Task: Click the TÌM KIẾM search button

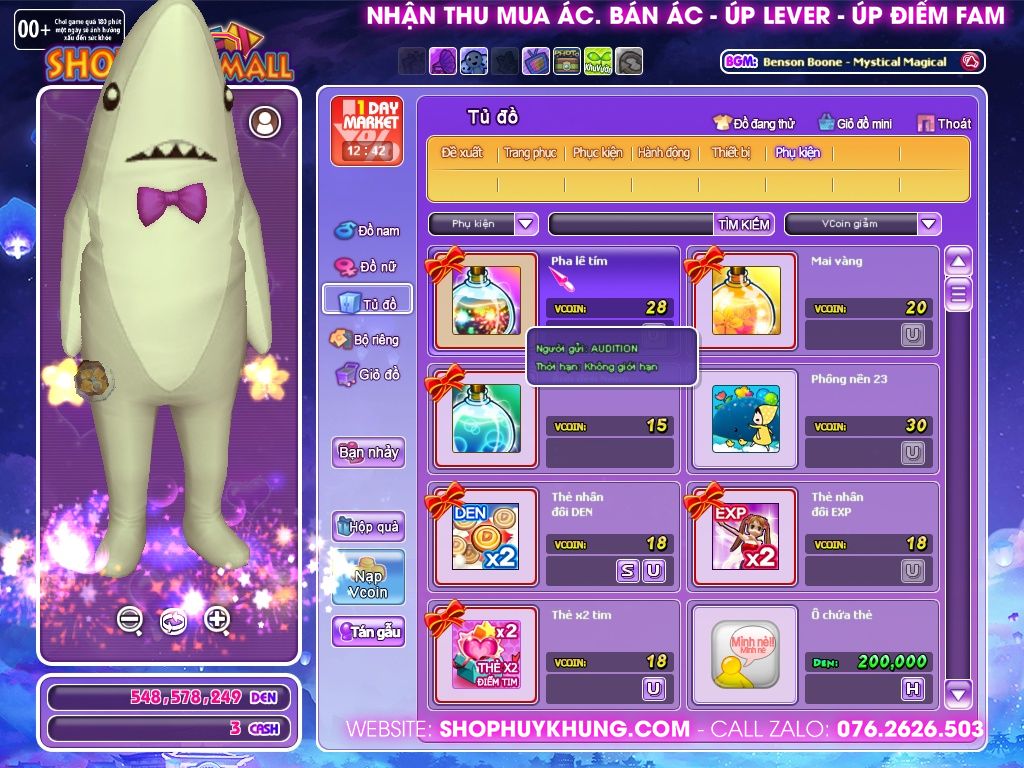Action: point(744,224)
